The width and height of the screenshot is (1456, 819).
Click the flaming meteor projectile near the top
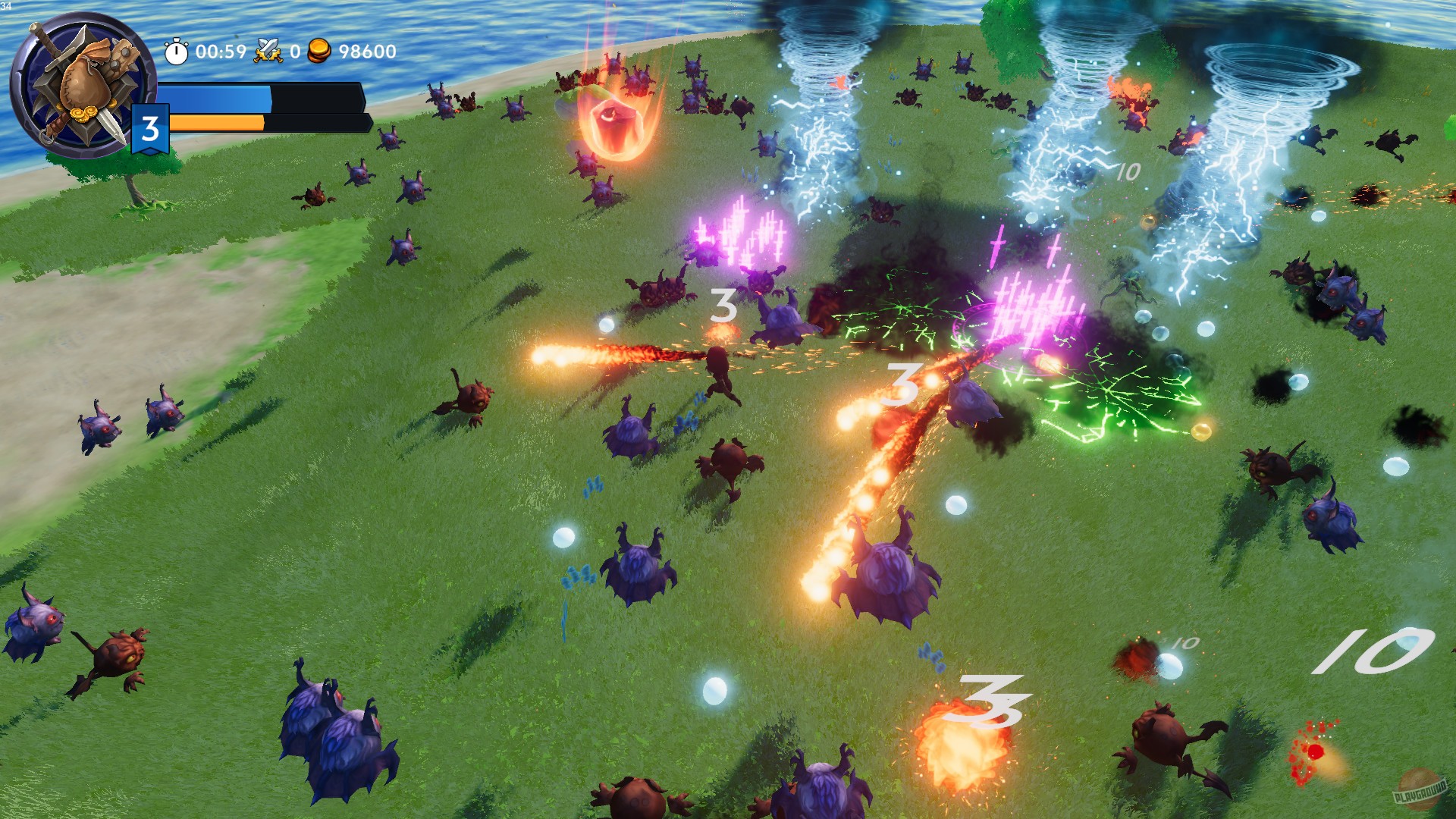pos(614,121)
